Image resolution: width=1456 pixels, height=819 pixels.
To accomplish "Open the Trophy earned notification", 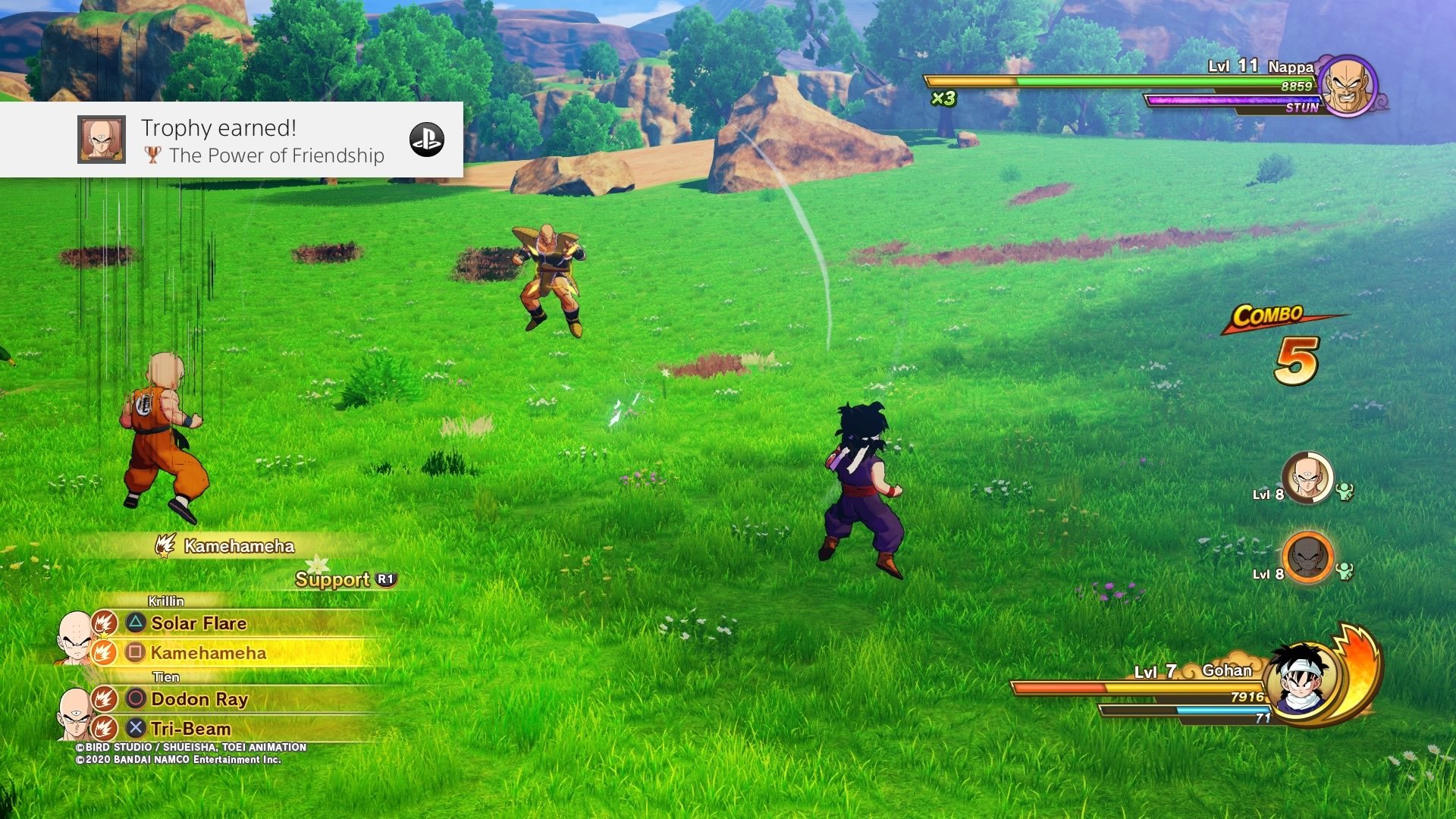I will 262,140.
